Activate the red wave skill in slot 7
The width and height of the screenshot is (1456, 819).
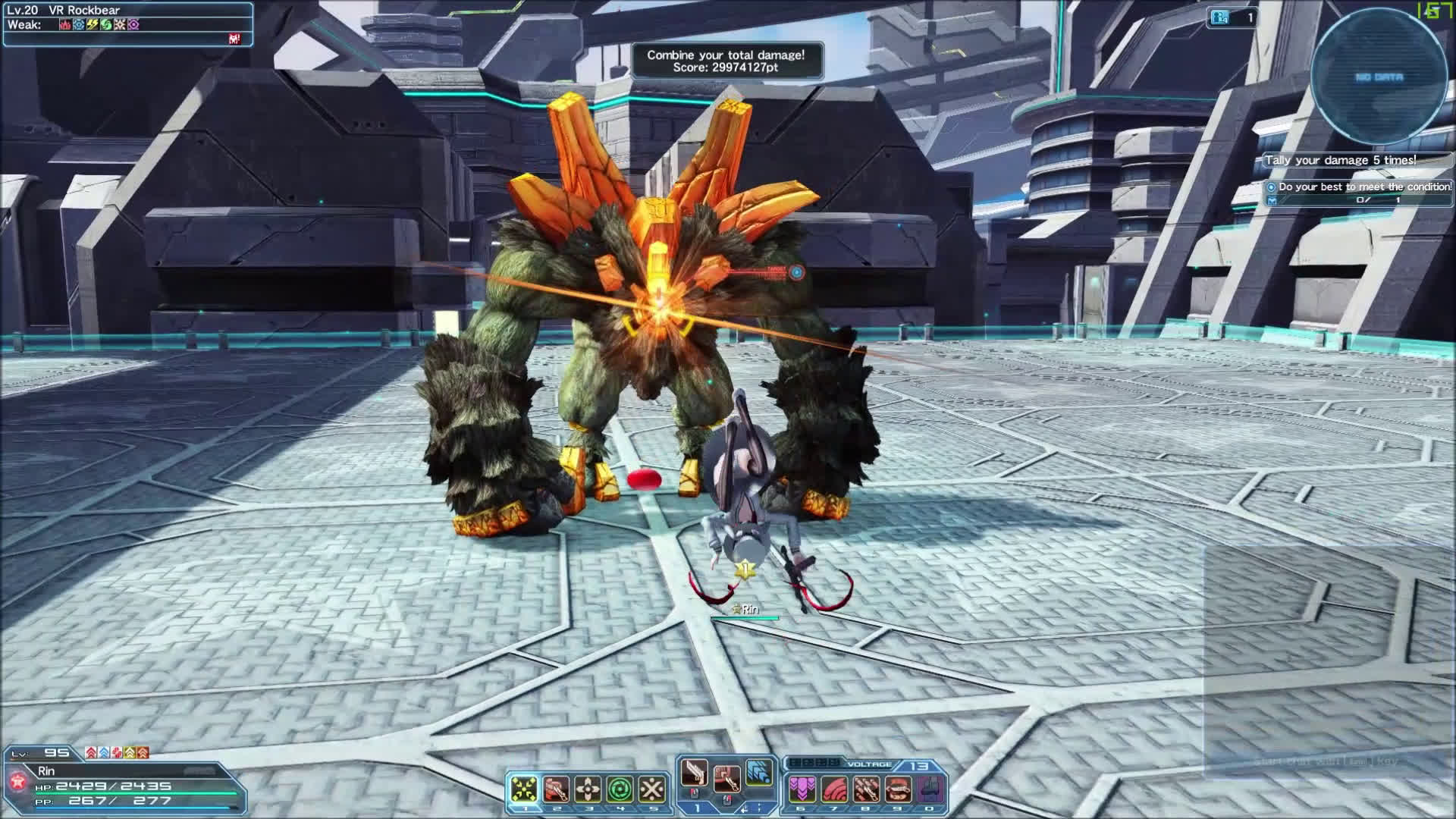(835, 789)
